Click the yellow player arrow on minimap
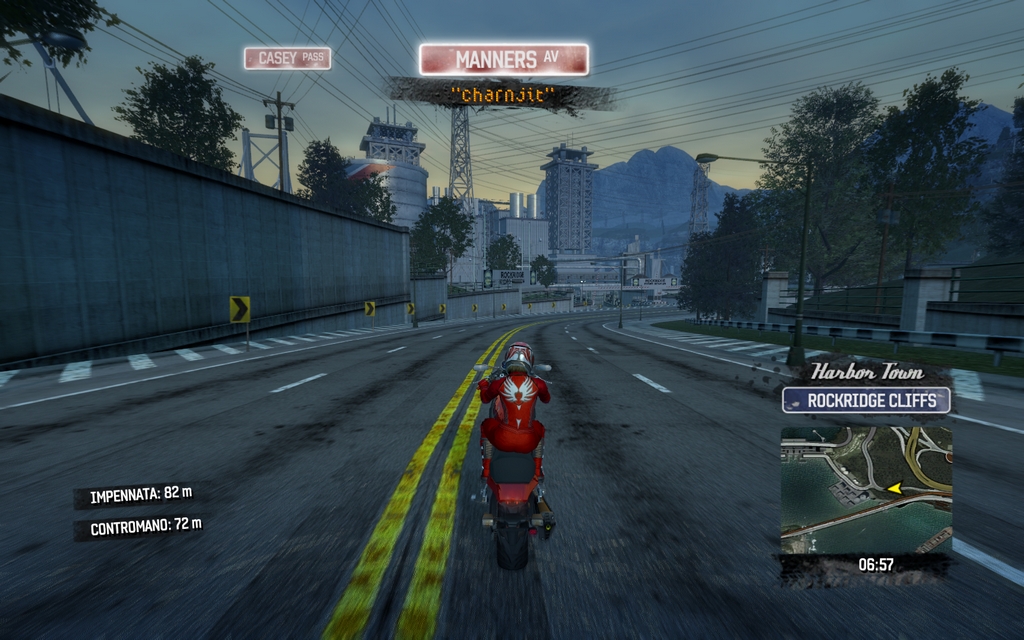Viewport: 1024px width, 640px height. pos(894,488)
